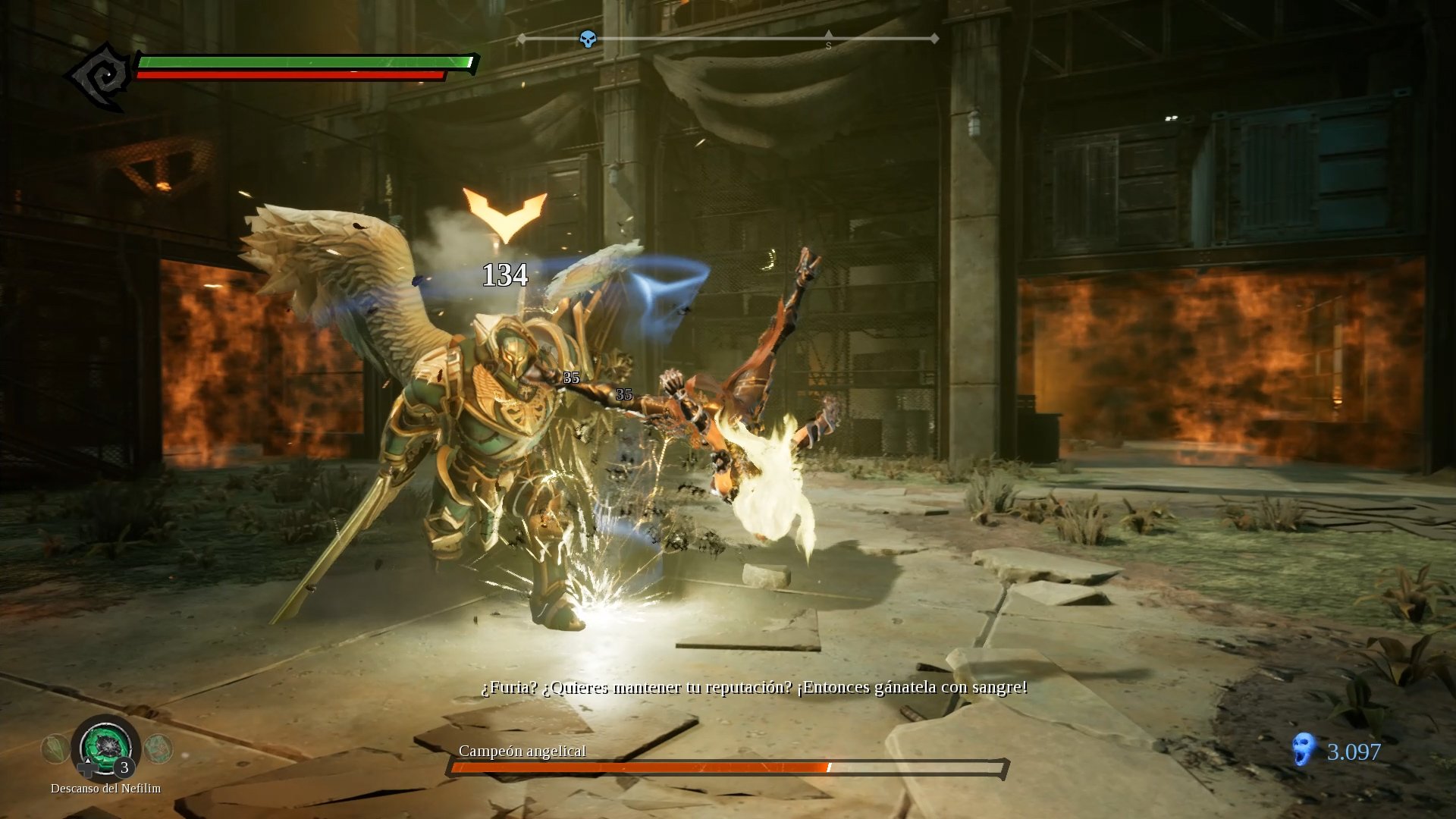The height and width of the screenshot is (819, 1456).
Task: Click the spiral character emblem by the health bar
Action: [x=100, y=77]
